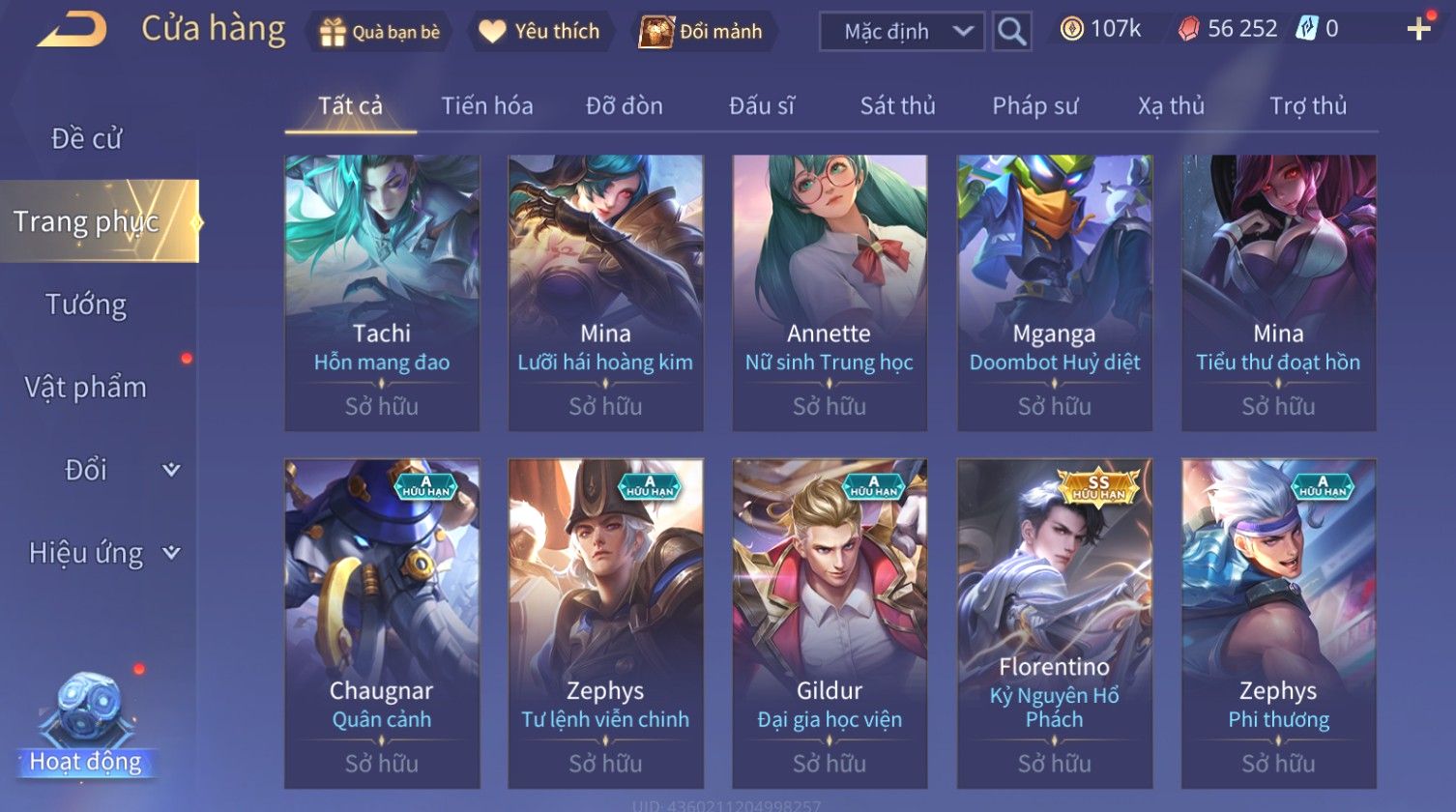The image size is (1456, 812).
Task: Open the Đề cử sidebar section
Action: click(87, 139)
